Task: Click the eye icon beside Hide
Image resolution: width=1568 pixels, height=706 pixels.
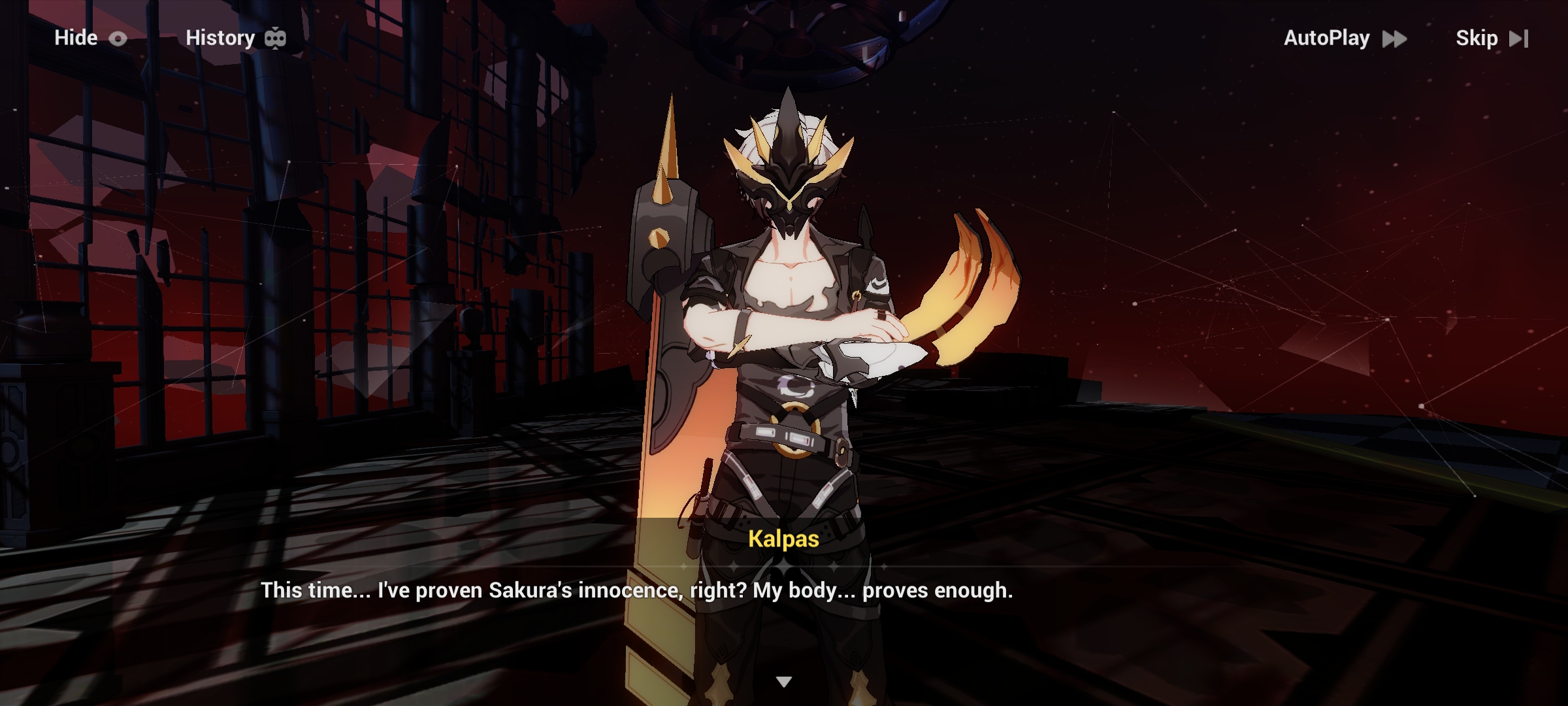Action: [x=118, y=38]
